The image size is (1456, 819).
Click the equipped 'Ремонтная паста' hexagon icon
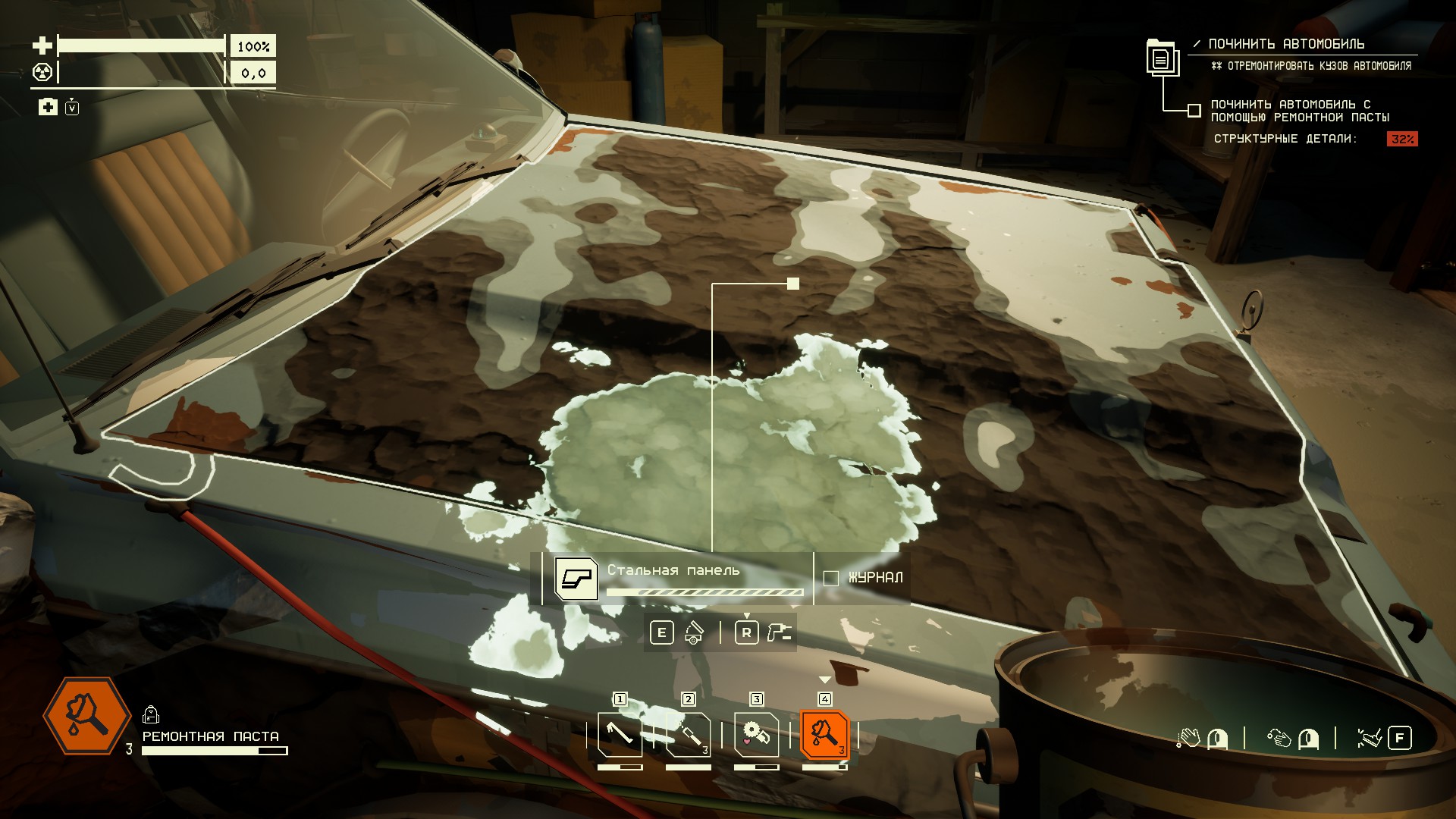coord(87,715)
